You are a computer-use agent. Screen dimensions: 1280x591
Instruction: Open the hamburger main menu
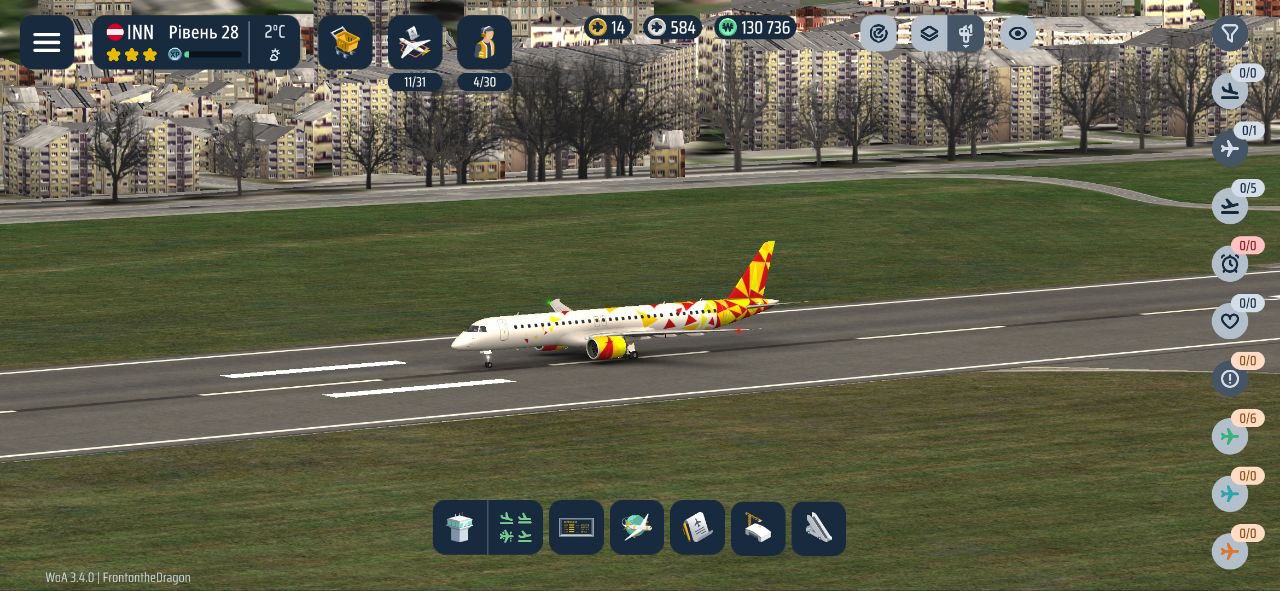pos(47,42)
